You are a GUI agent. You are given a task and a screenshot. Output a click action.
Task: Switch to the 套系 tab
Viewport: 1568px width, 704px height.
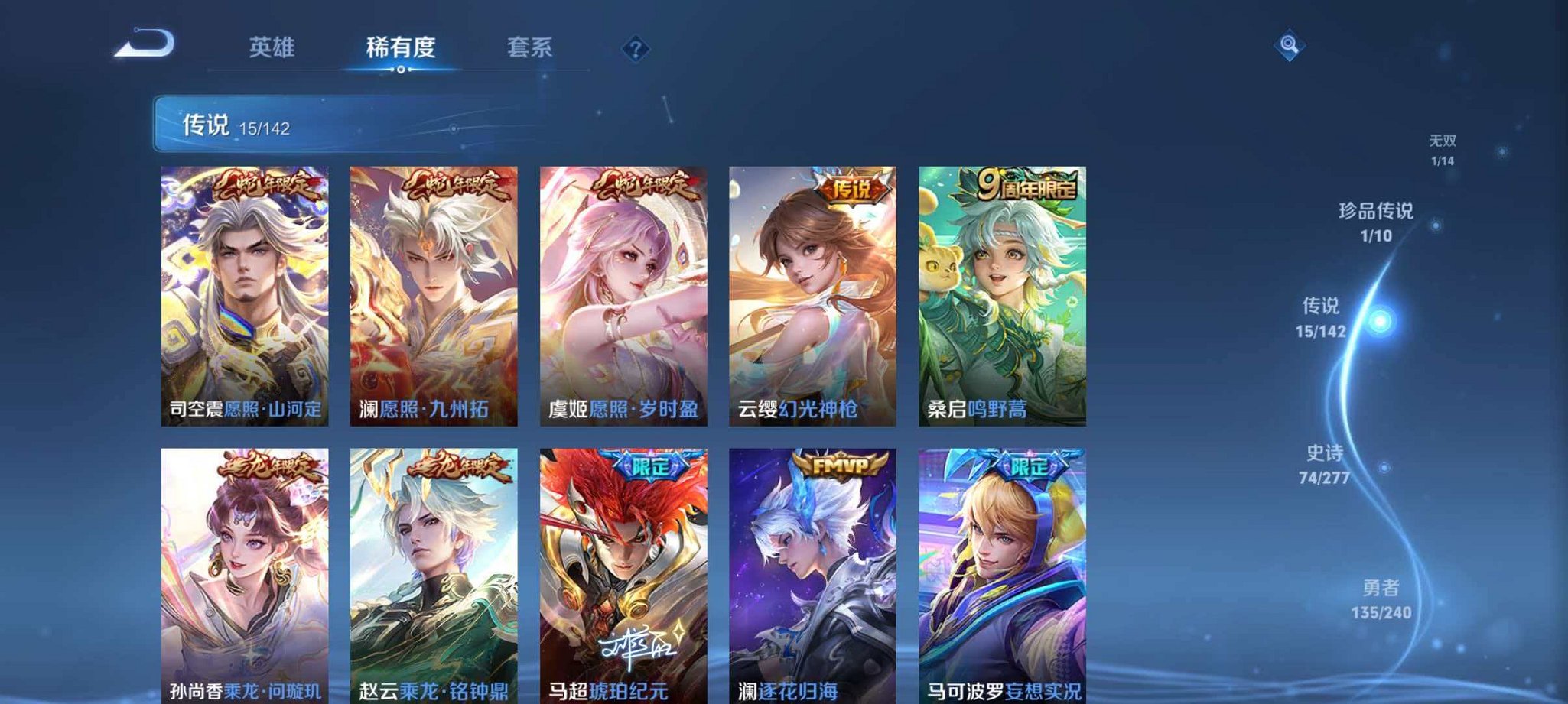[x=531, y=47]
